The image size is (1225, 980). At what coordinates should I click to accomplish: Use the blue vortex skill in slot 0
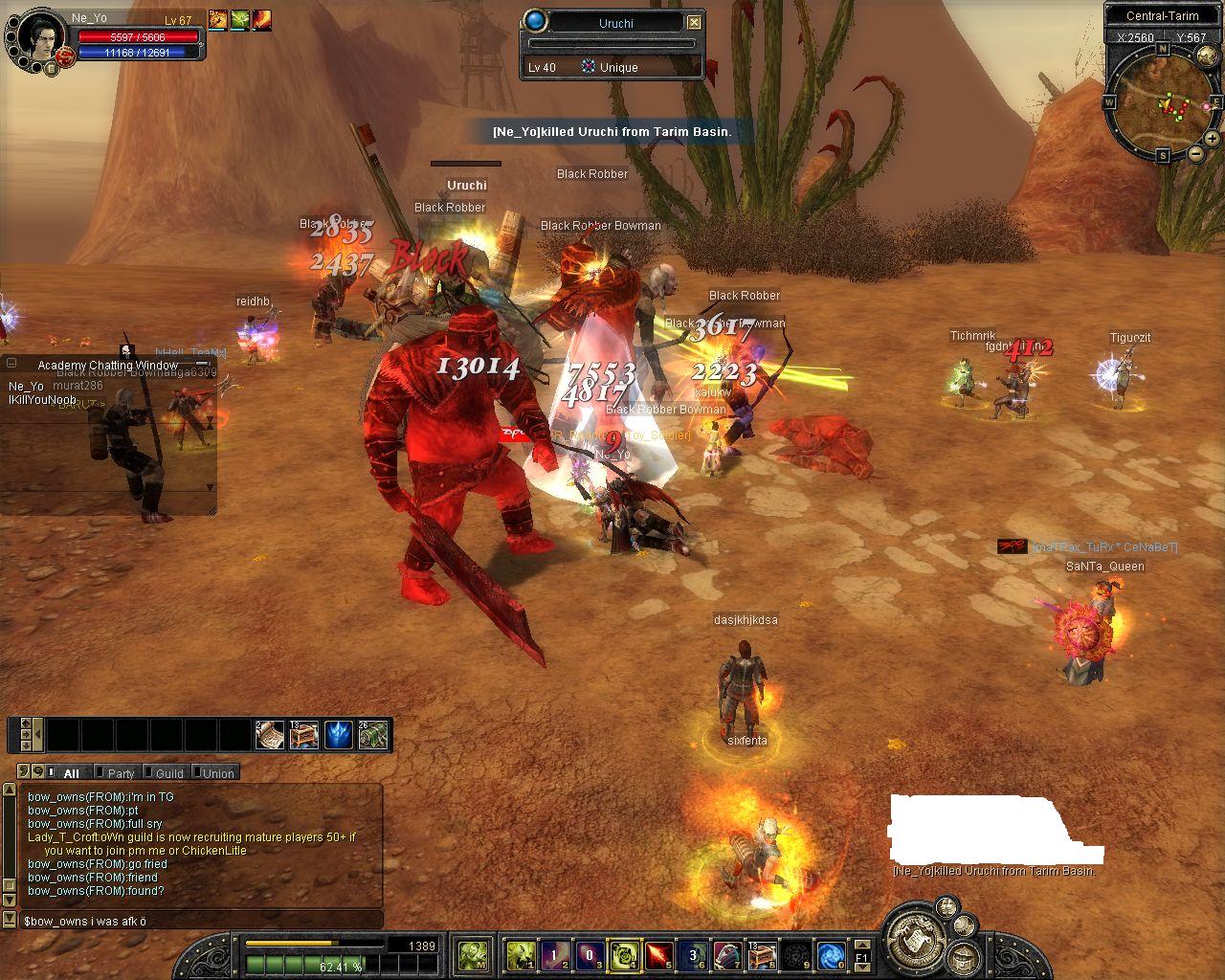coord(831,954)
